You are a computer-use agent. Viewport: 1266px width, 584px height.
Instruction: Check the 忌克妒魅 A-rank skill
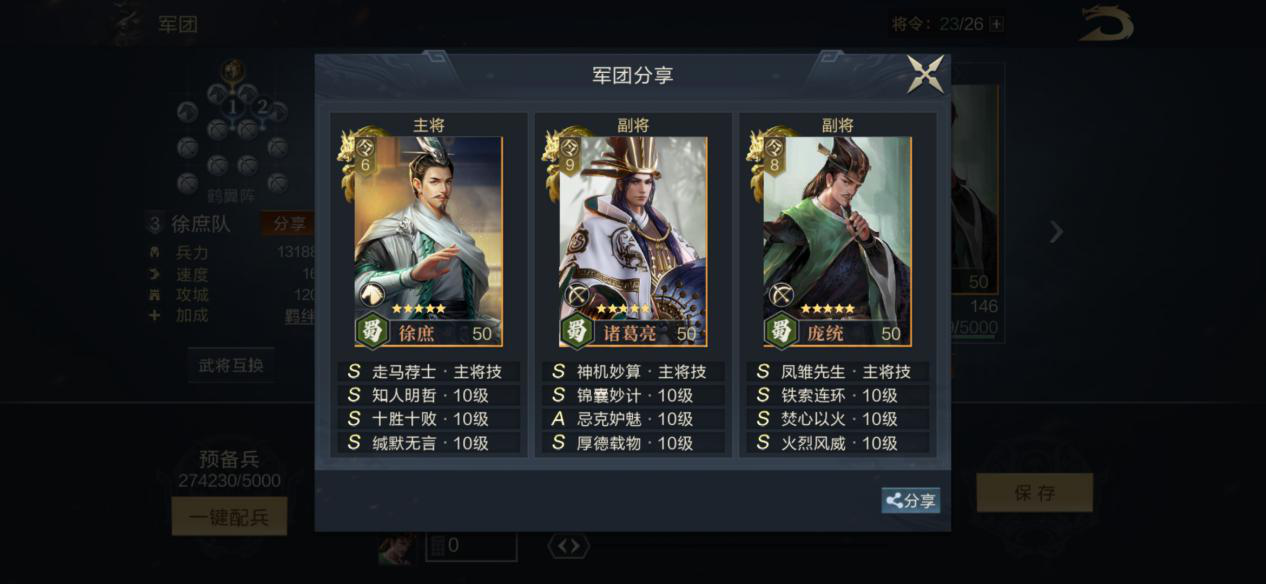coord(634,419)
